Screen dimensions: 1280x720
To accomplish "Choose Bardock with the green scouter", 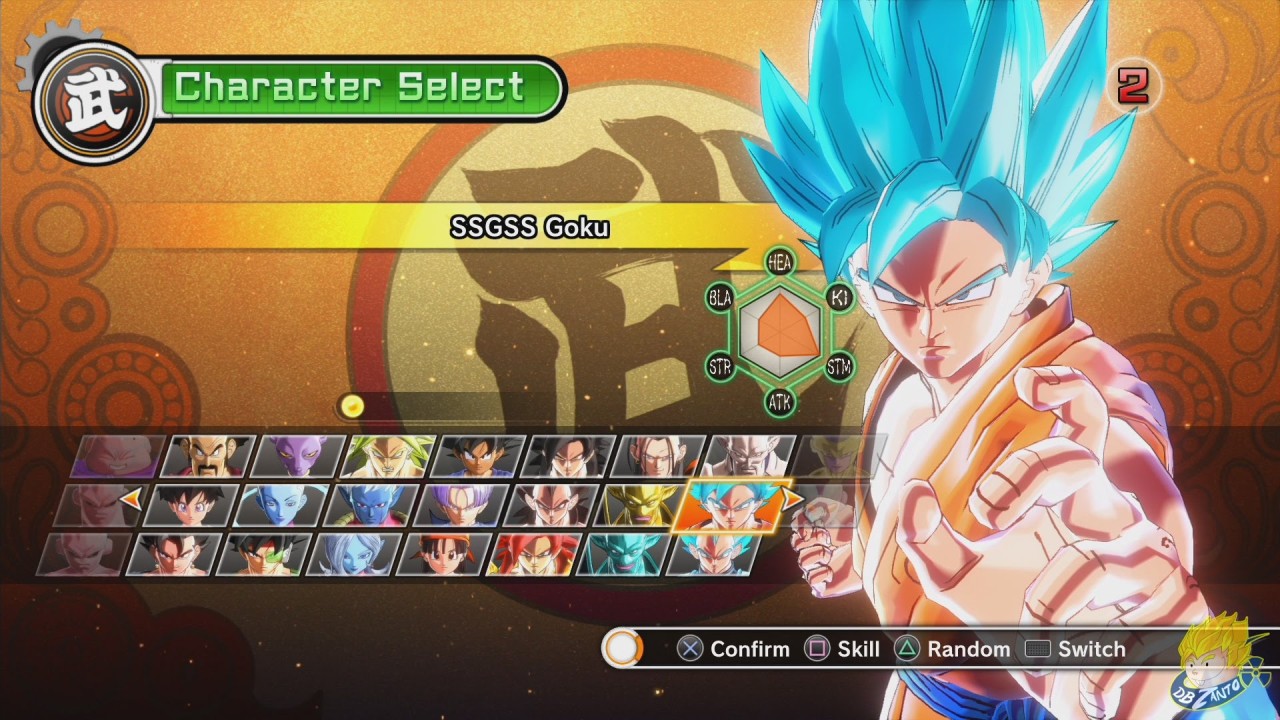I will click(x=263, y=554).
